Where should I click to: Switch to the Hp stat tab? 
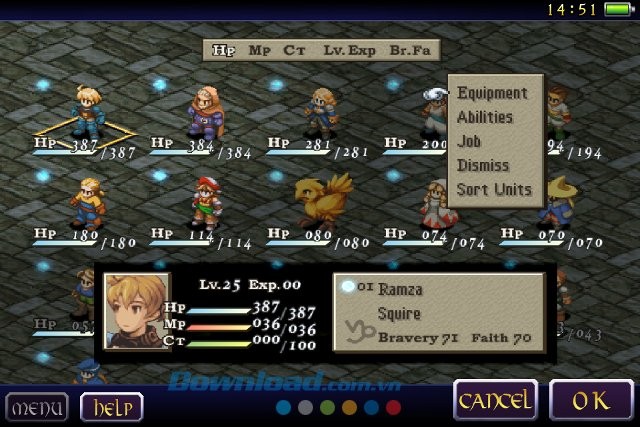coord(223,49)
